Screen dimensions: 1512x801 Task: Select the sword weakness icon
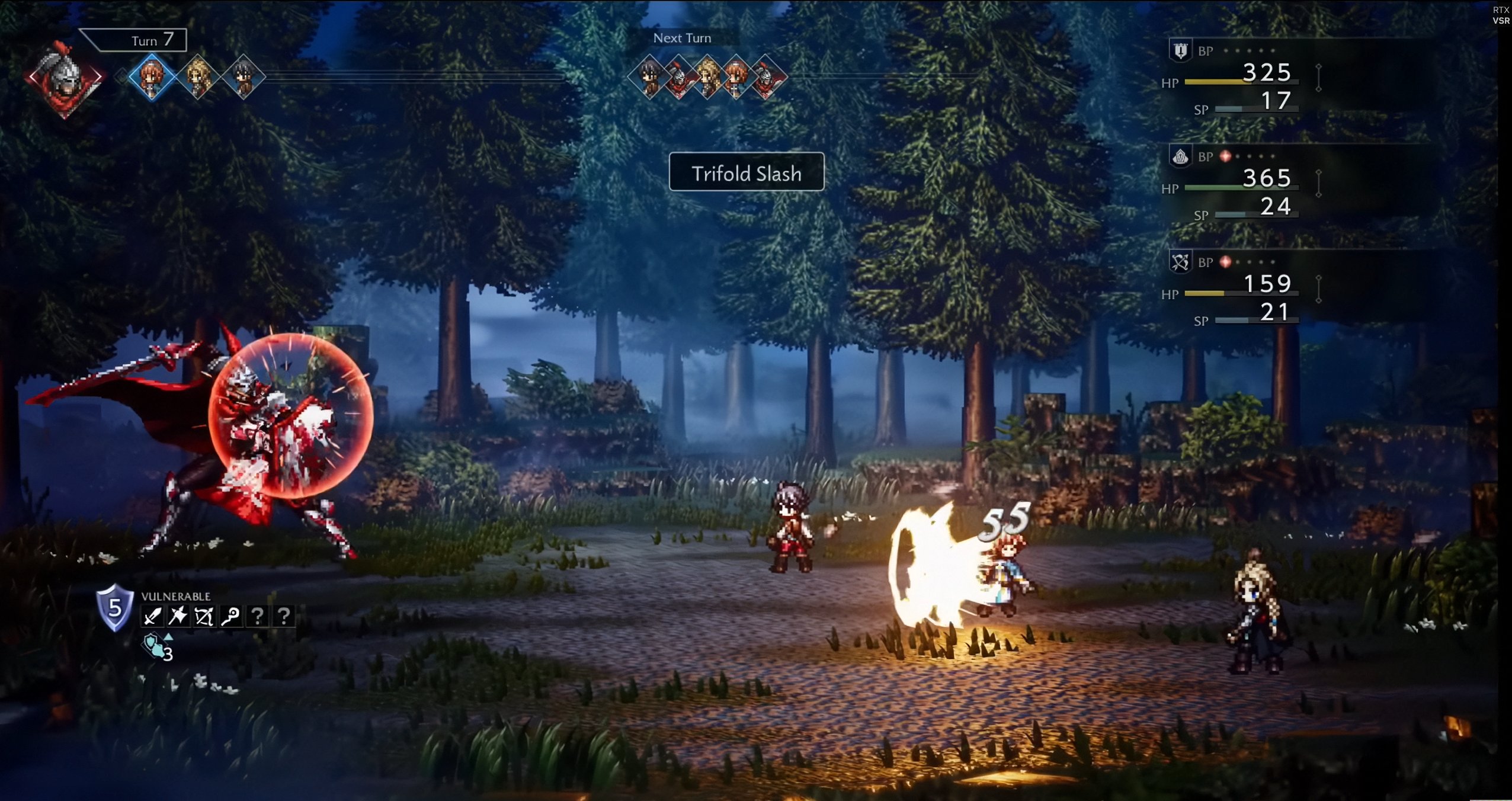152,617
